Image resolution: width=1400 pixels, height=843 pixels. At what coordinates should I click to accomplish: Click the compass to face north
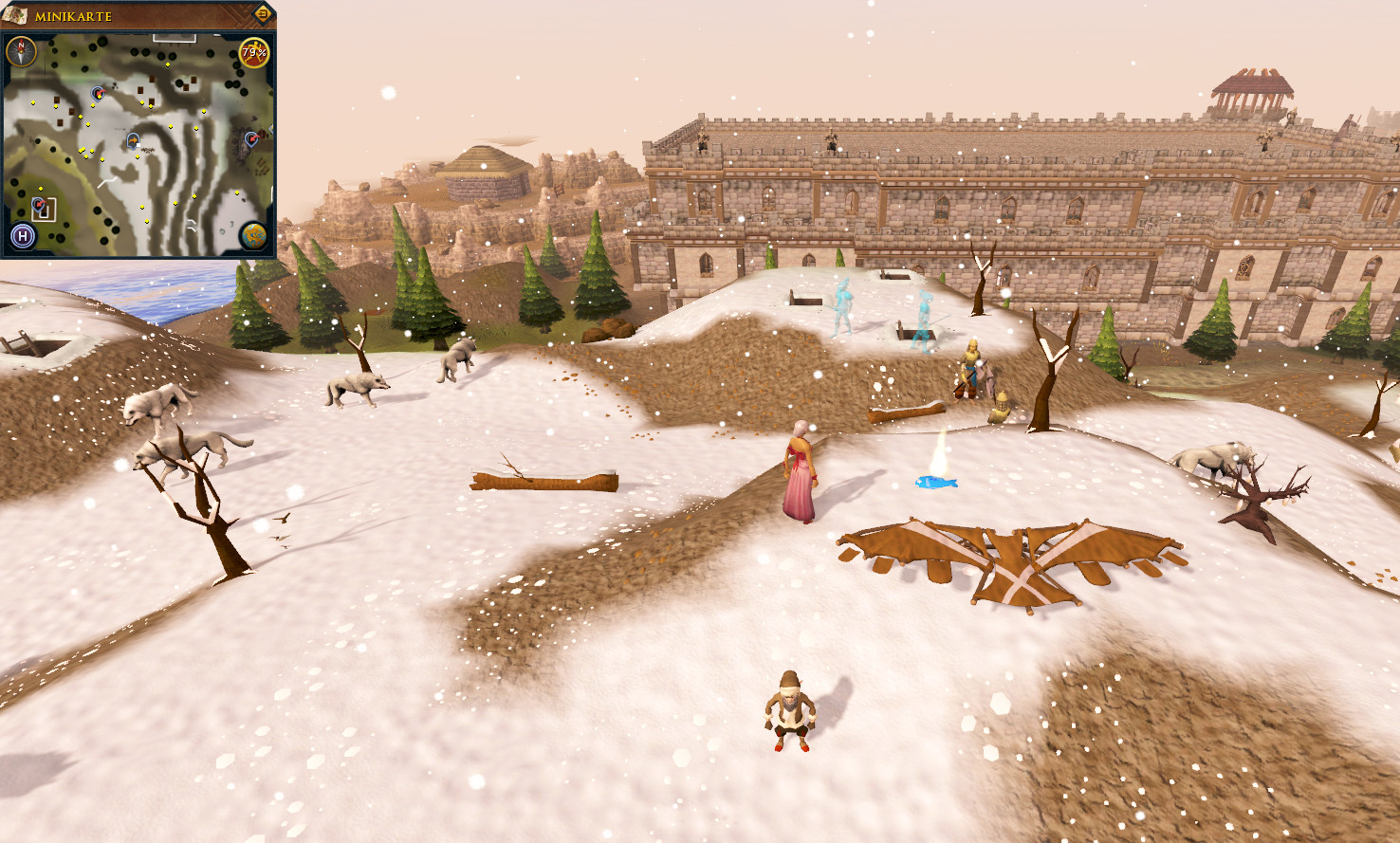click(x=21, y=51)
